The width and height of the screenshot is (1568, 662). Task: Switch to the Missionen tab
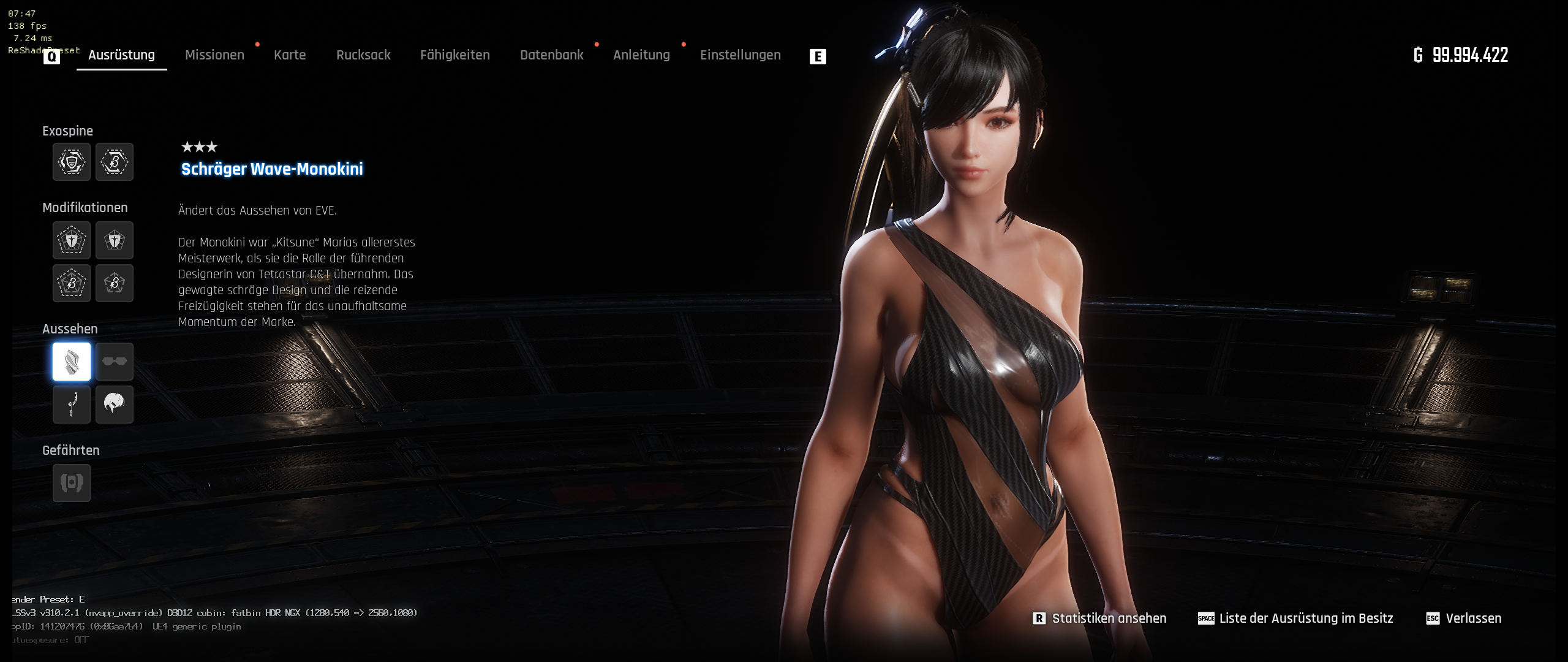(x=214, y=55)
